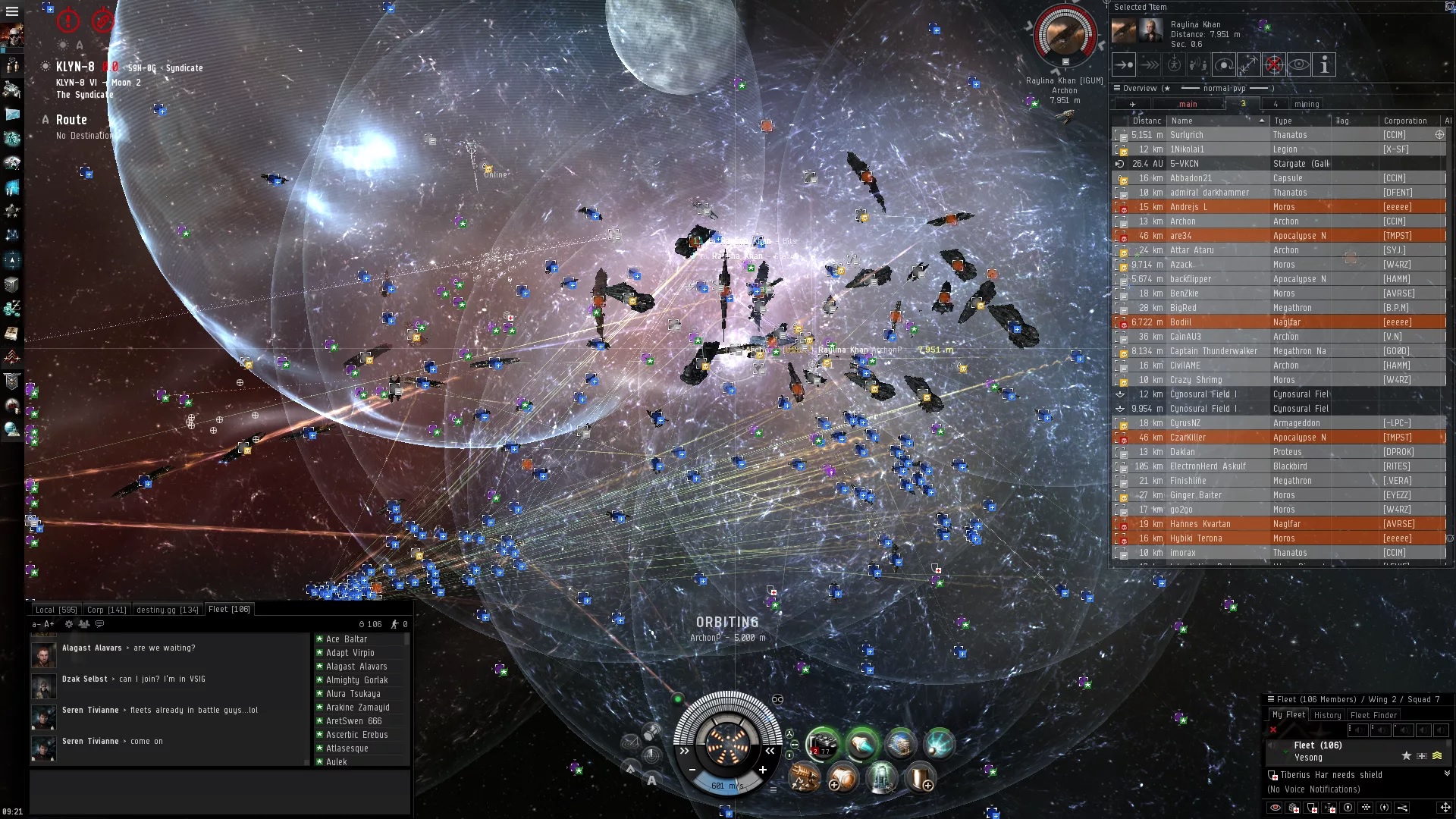The height and width of the screenshot is (819, 1456).
Task: Unlock the target with the red crosshair button
Action: [1274, 65]
